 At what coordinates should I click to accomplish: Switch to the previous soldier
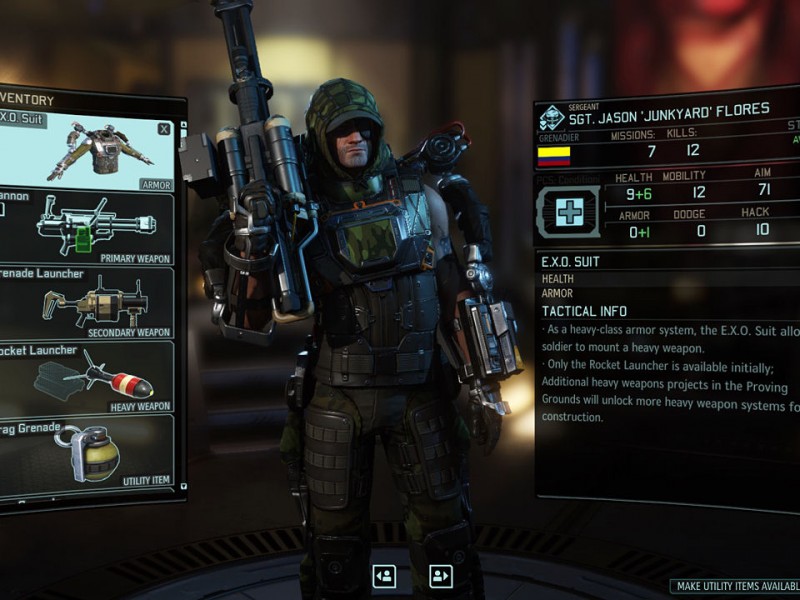[383, 575]
